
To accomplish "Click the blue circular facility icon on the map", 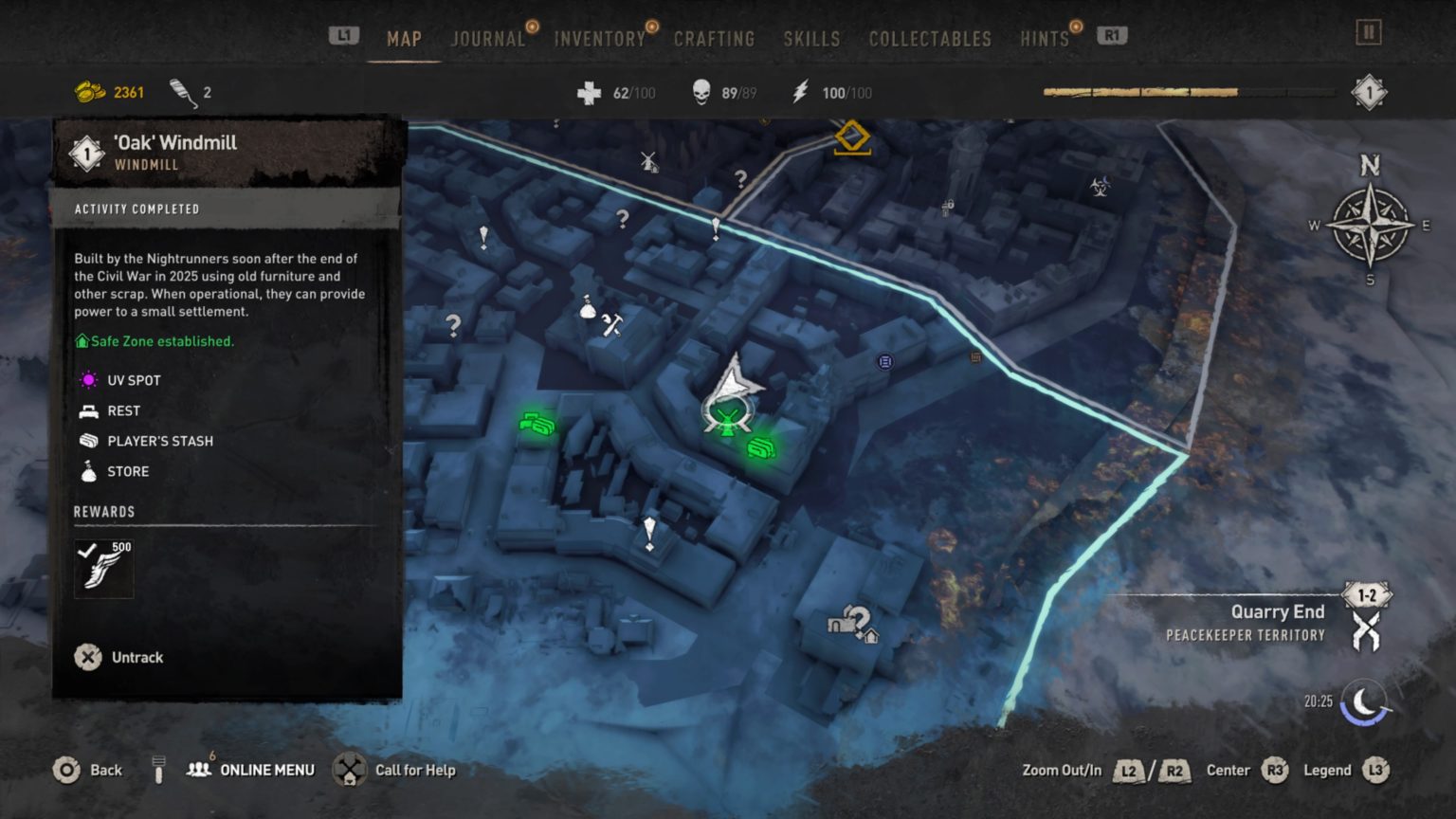I will [884, 360].
